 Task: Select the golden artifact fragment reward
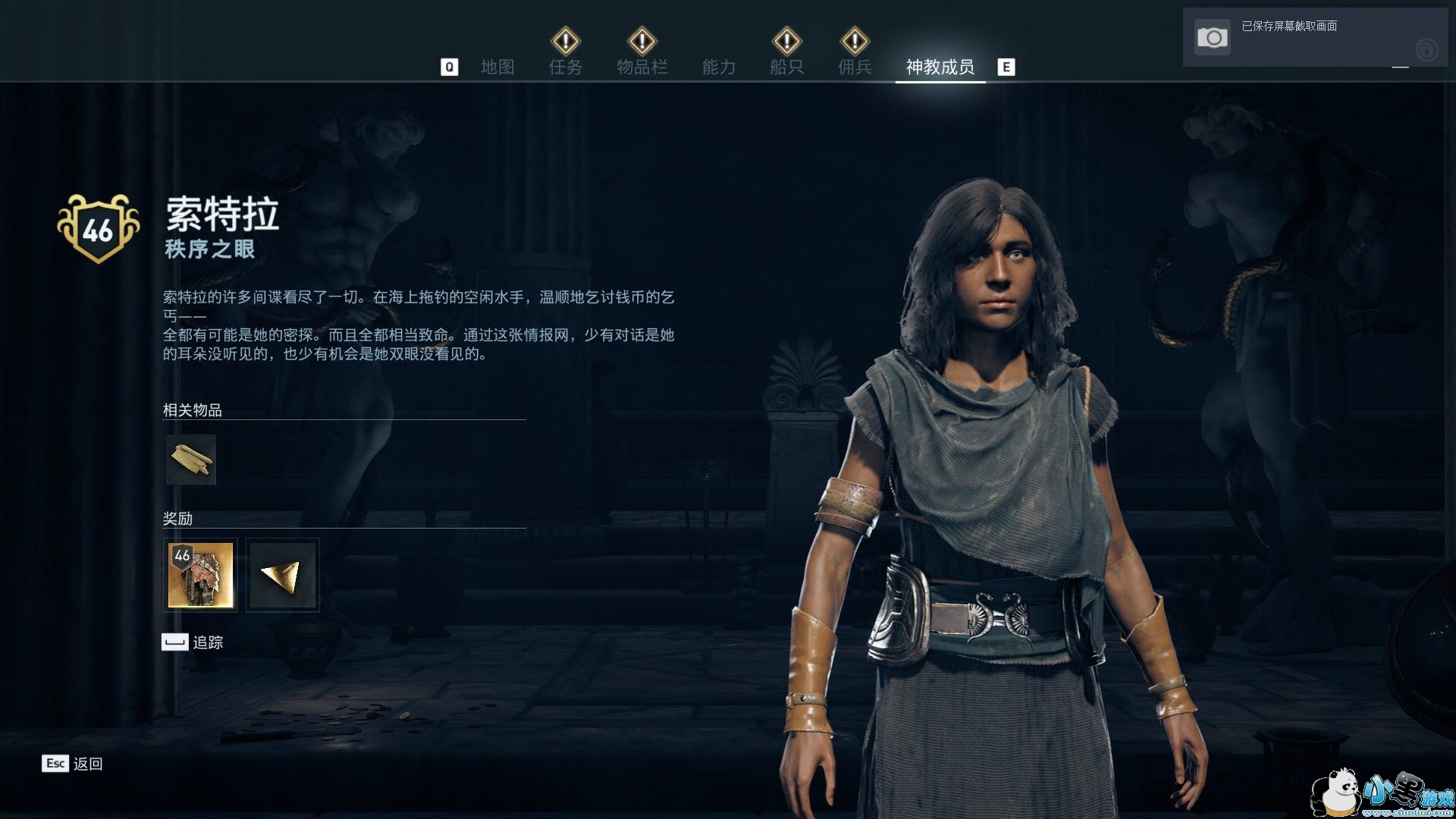click(283, 576)
